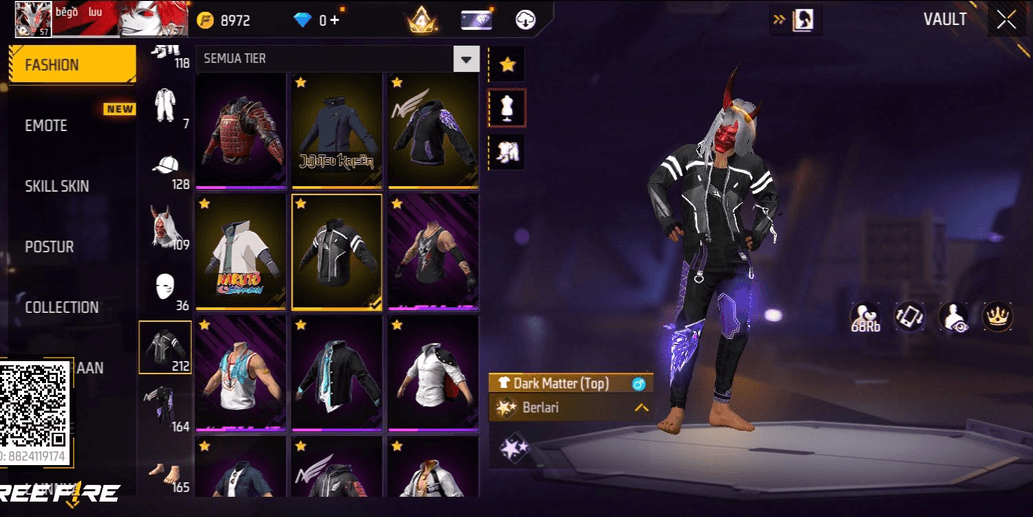The width and height of the screenshot is (1033, 517).
Task: Switch to the Emote tab
Action: pos(47,126)
